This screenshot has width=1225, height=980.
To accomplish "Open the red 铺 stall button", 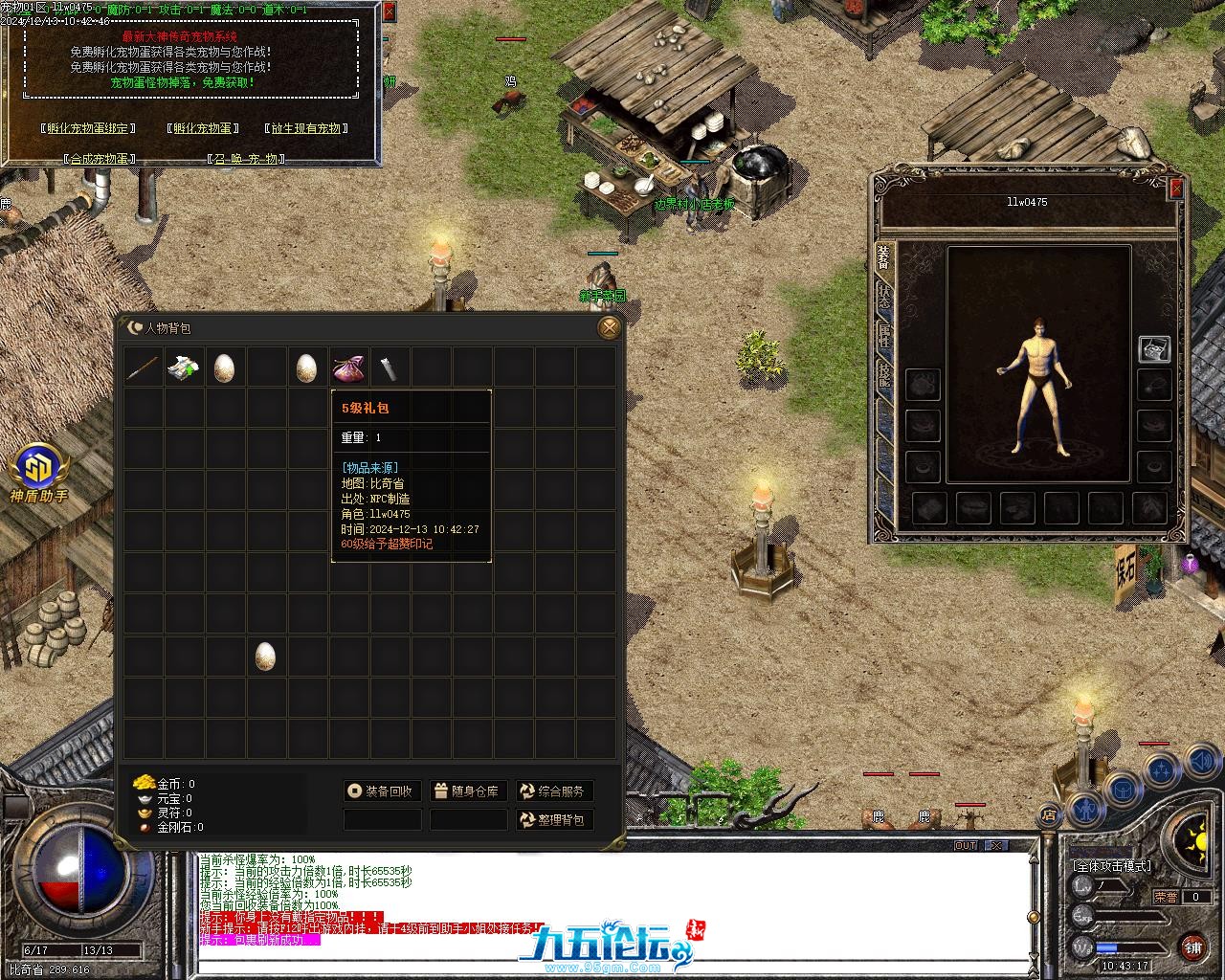I will point(1192,947).
